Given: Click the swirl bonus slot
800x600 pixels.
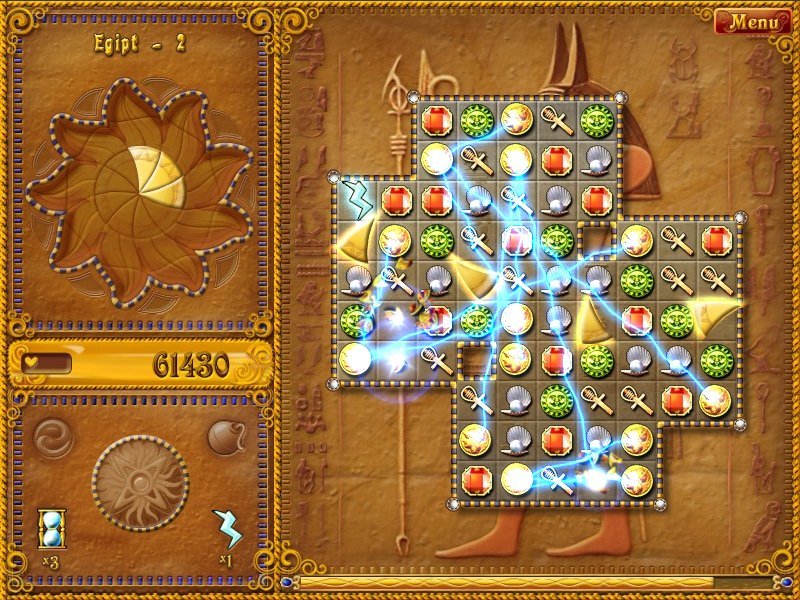Looking at the screenshot, I should [x=52, y=436].
